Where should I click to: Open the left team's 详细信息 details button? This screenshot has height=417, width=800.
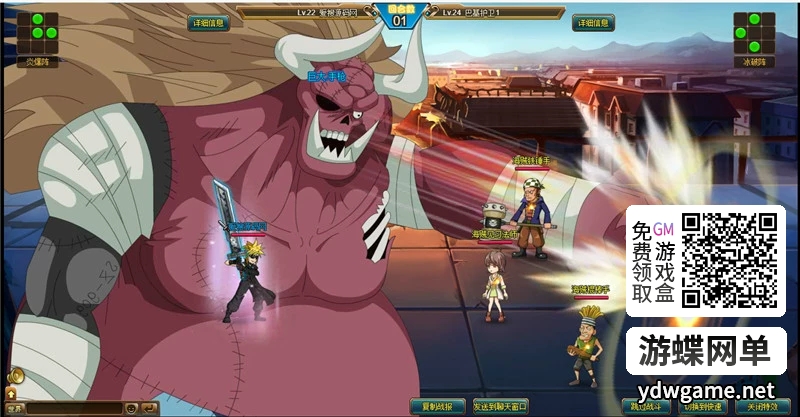[209, 23]
